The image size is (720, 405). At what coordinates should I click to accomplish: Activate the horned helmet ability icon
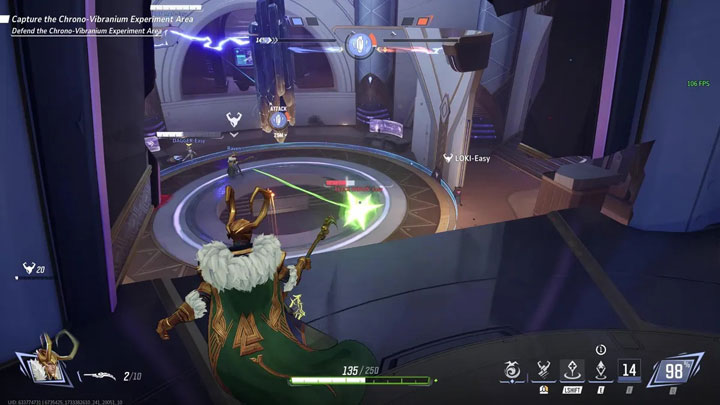[x=545, y=370]
